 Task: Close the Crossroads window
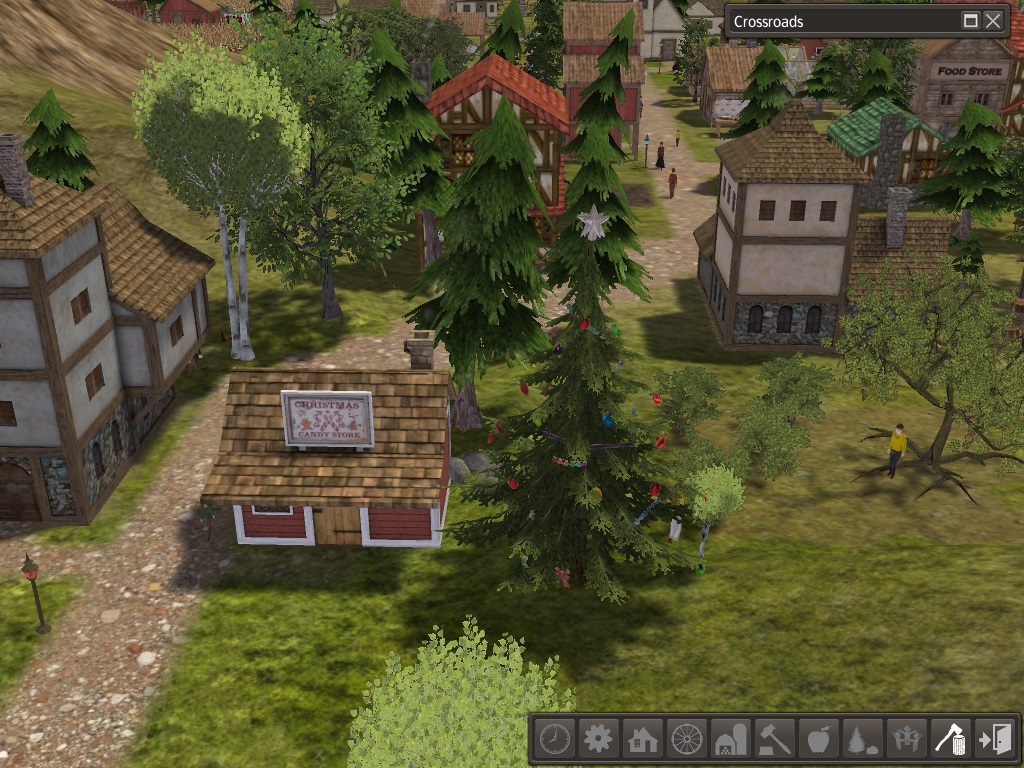click(x=993, y=21)
